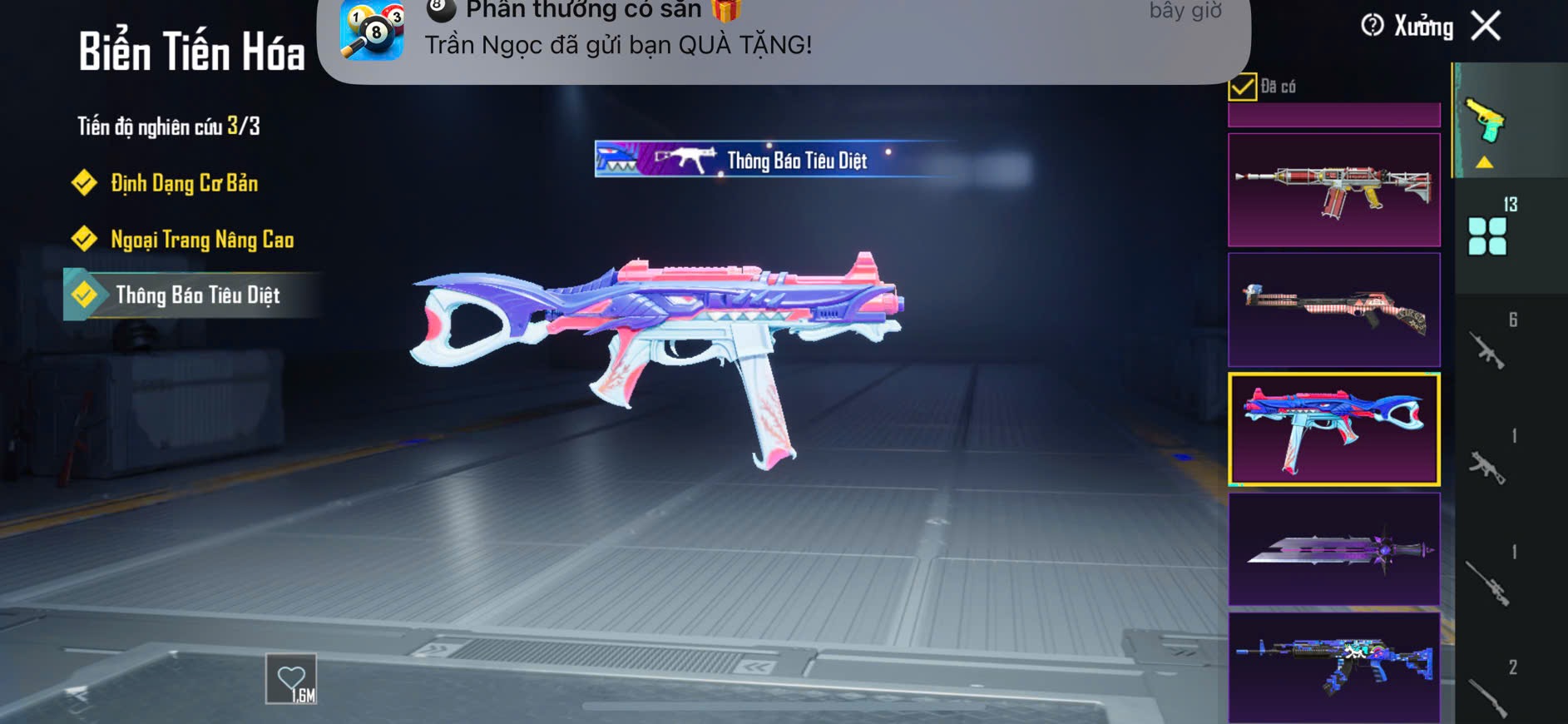Like the skin with the heart button

point(291,679)
